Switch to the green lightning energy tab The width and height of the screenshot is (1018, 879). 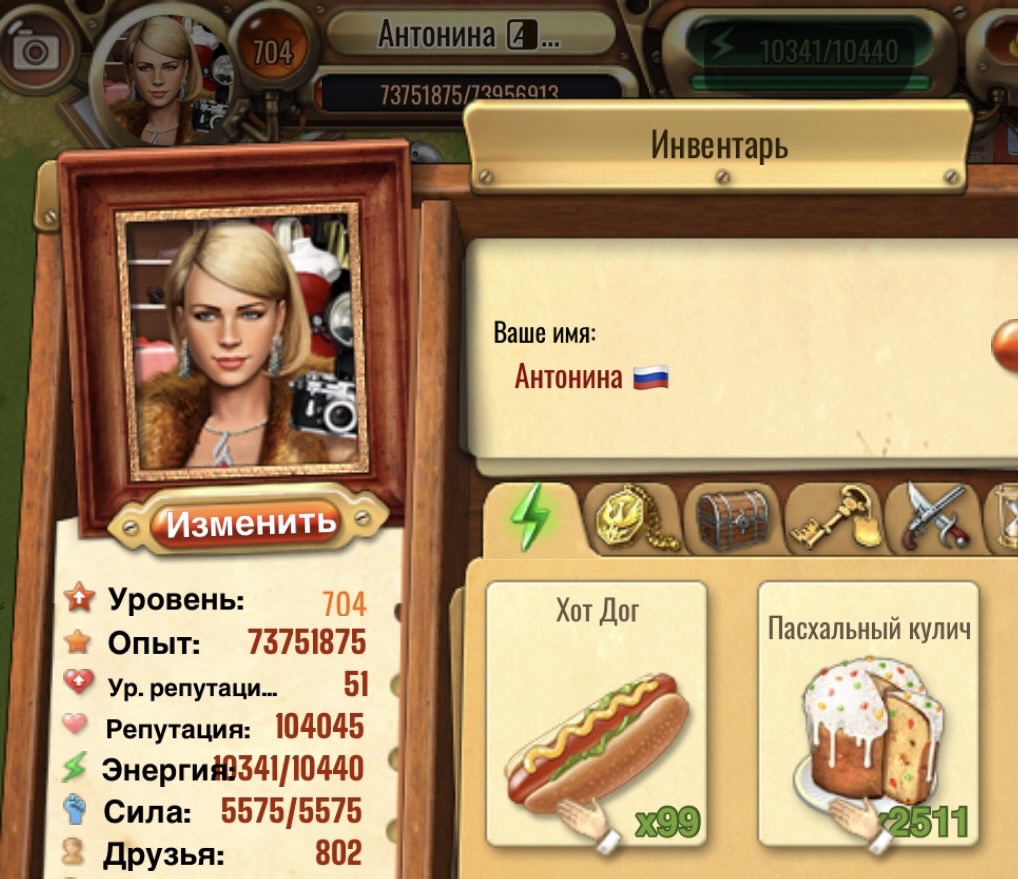pos(531,519)
